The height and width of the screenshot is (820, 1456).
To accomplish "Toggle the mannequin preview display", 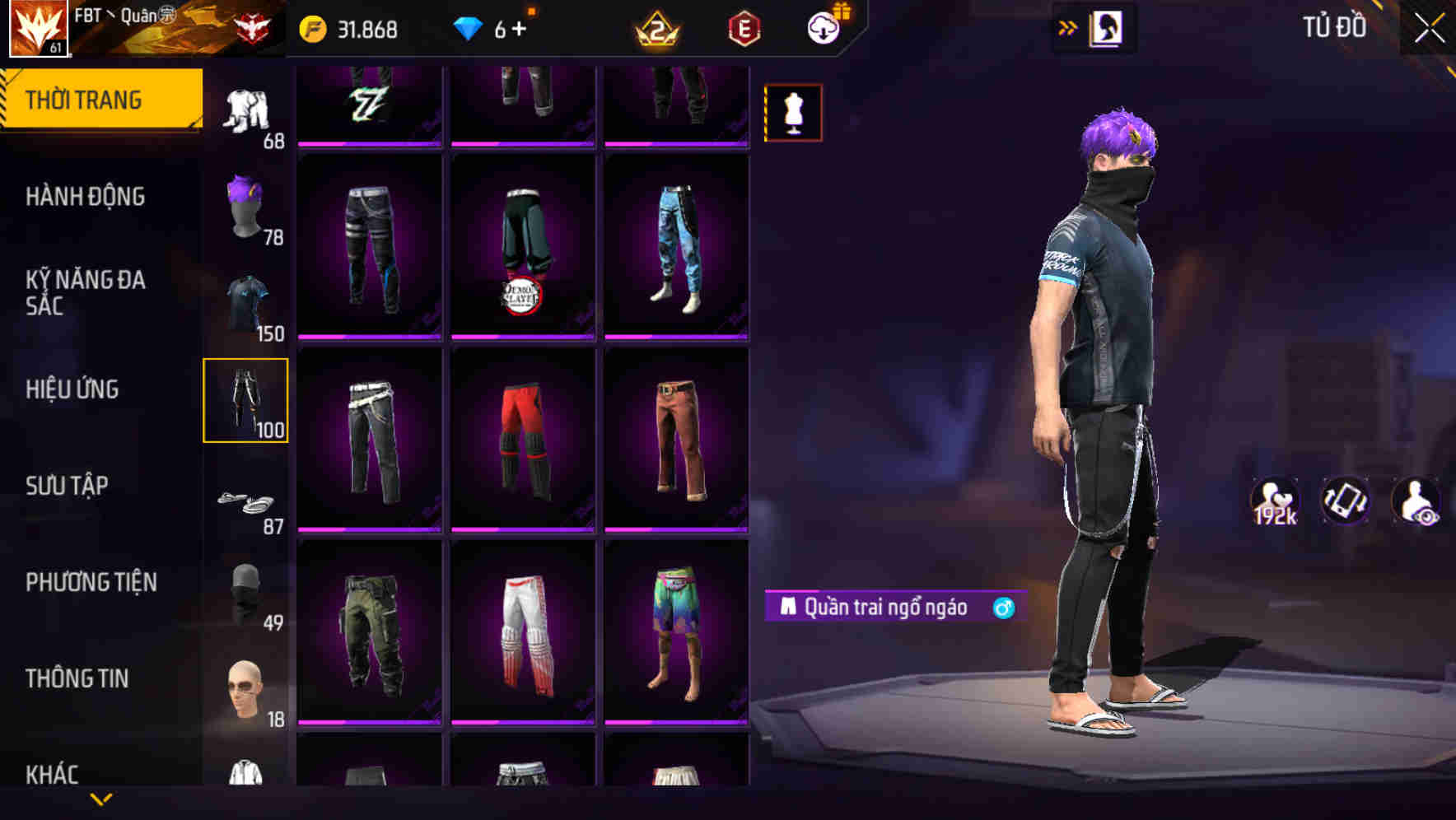I will click(x=793, y=114).
